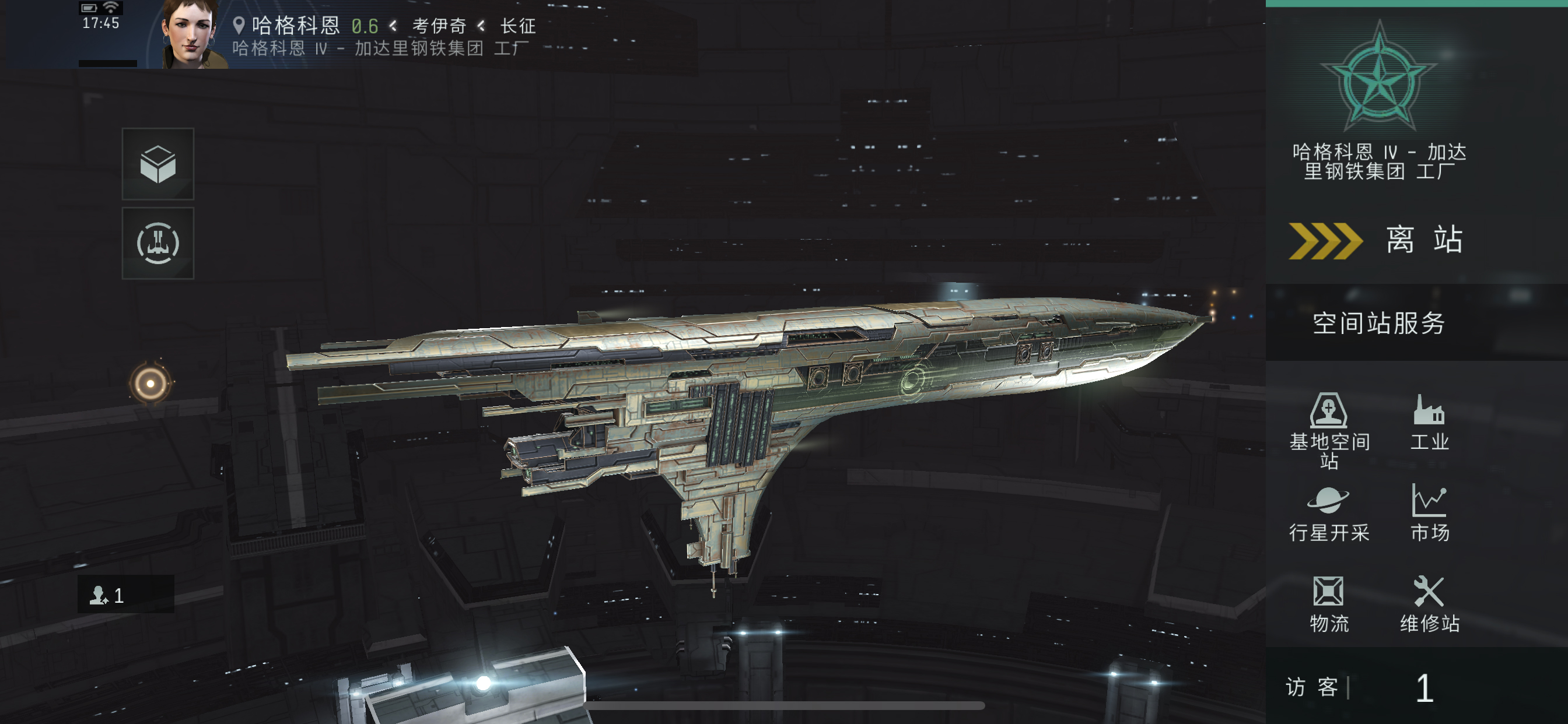Click the character portrait

point(191,34)
